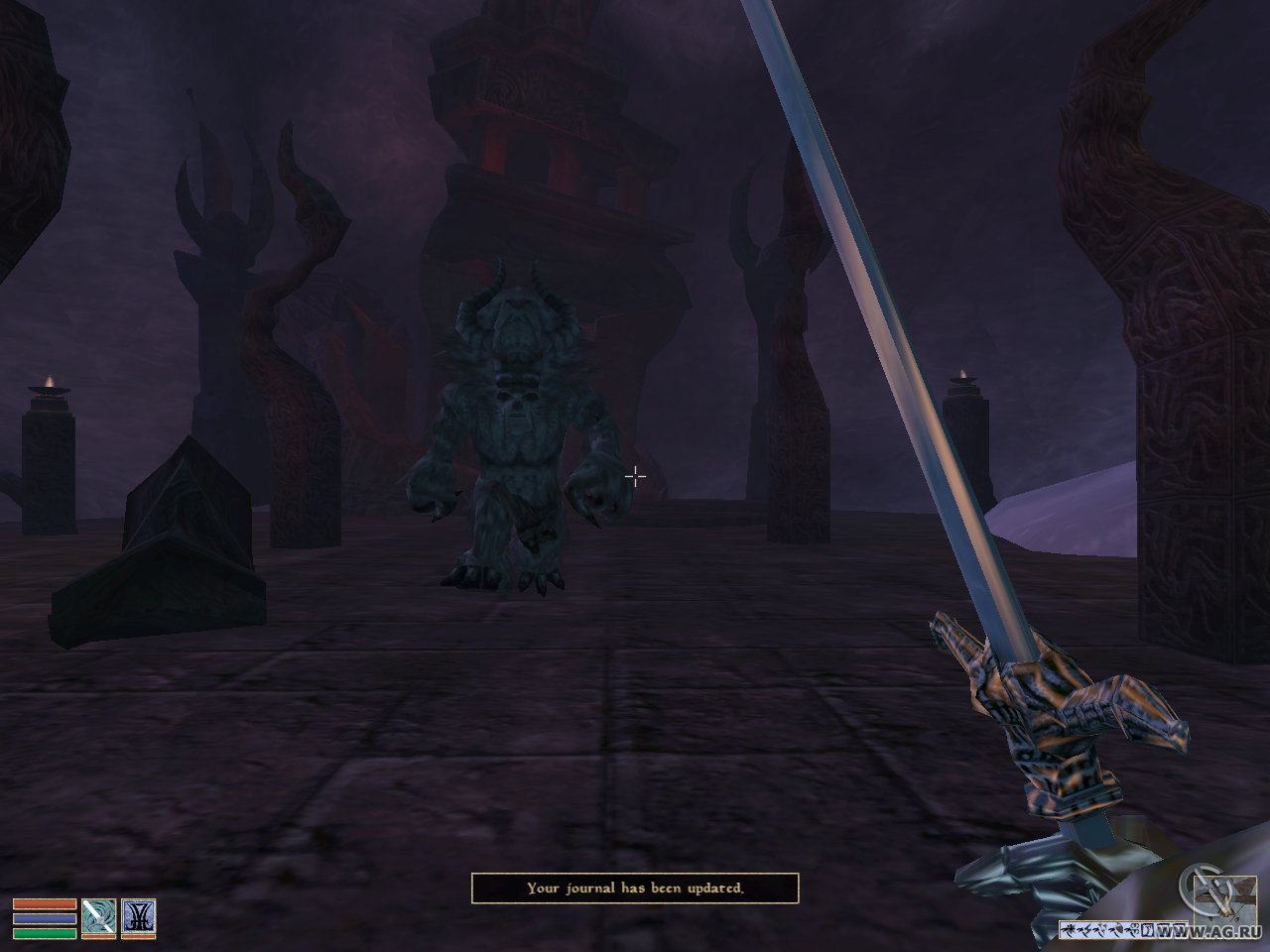Dismiss the journal updated message

click(x=636, y=890)
